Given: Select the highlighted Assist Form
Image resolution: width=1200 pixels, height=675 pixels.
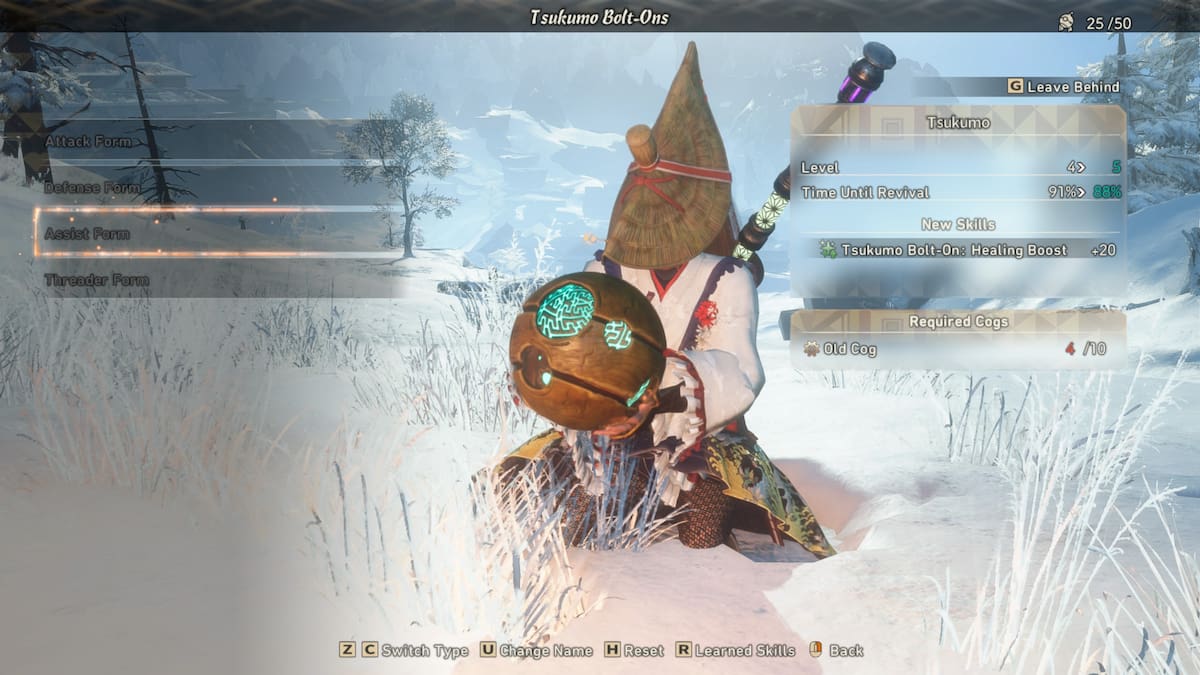Looking at the screenshot, I should (x=87, y=234).
